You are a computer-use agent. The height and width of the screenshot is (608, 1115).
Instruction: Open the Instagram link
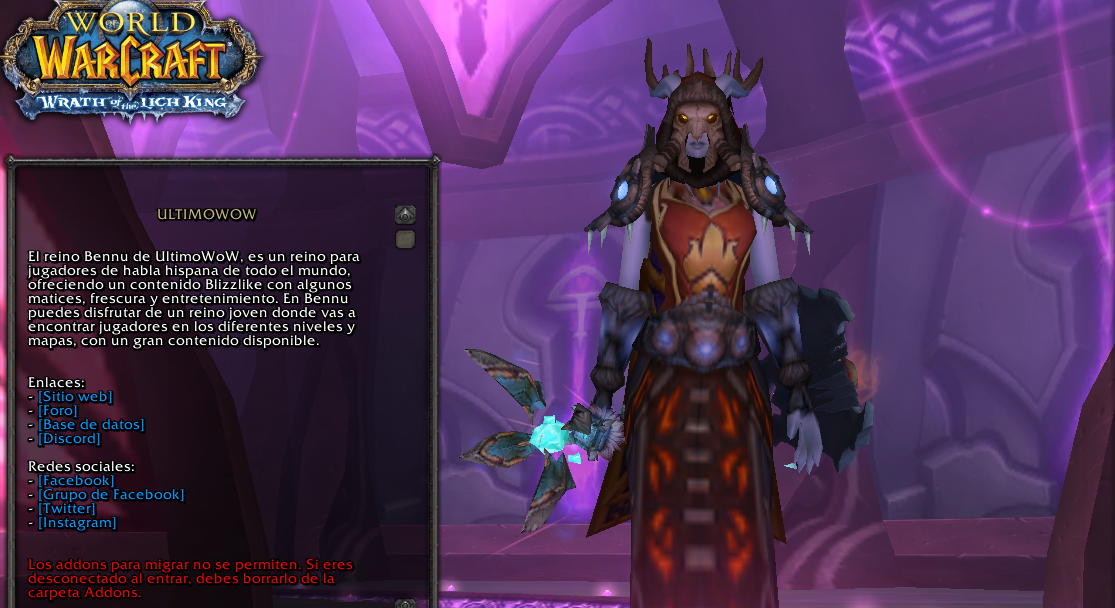[77, 523]
